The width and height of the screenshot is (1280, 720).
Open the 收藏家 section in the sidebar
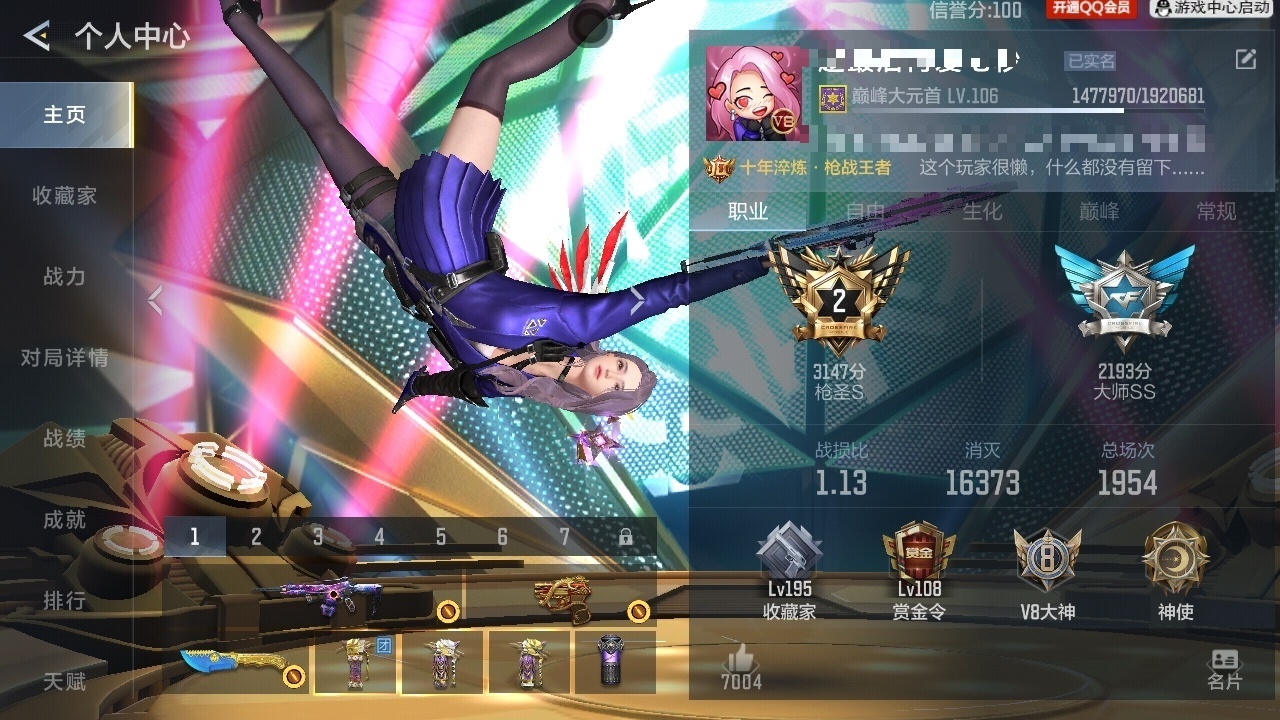coord(65,196)
